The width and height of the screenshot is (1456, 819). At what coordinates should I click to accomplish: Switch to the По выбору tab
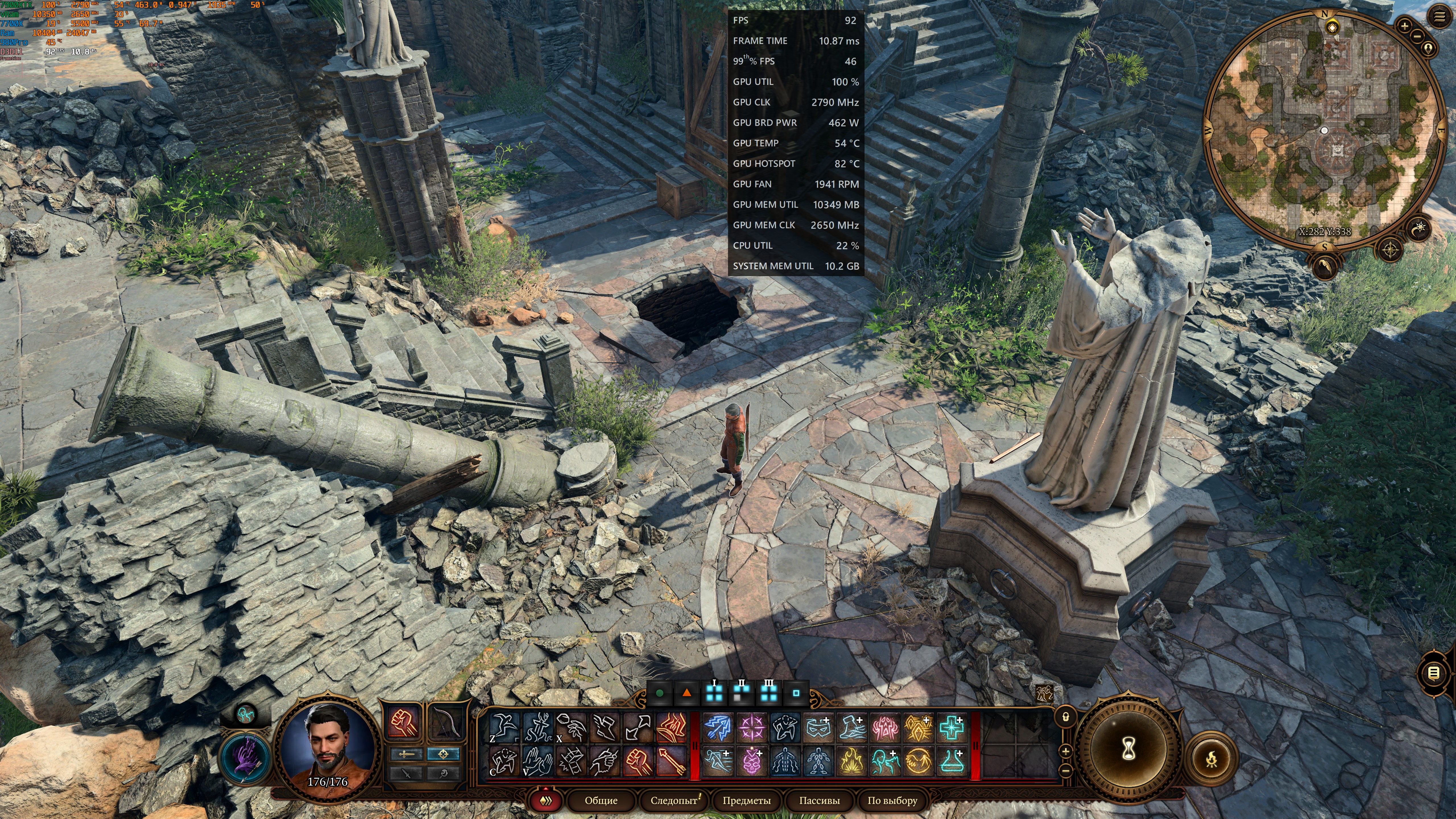892,800
